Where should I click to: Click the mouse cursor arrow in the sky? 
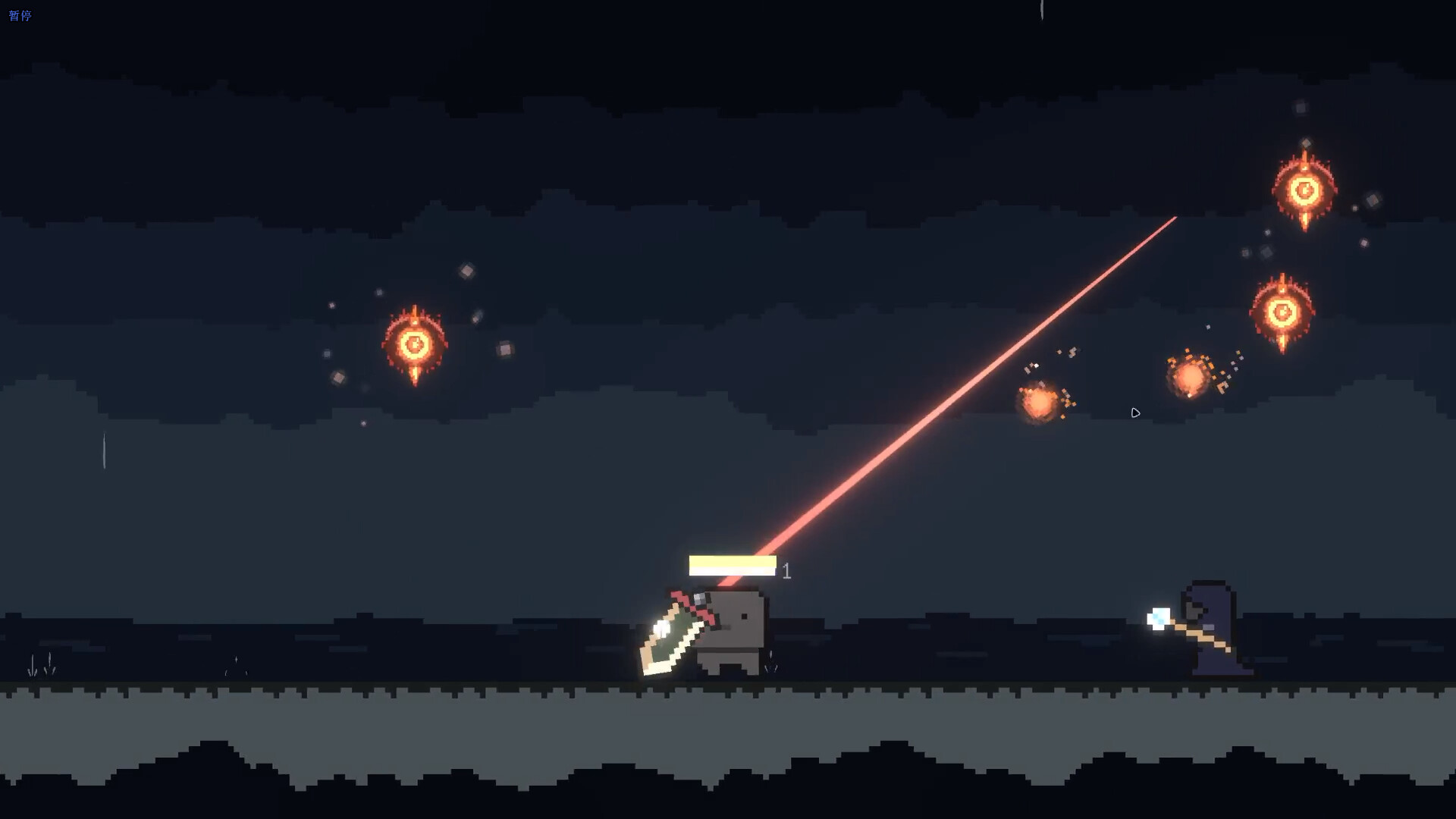click(1136, 413)
